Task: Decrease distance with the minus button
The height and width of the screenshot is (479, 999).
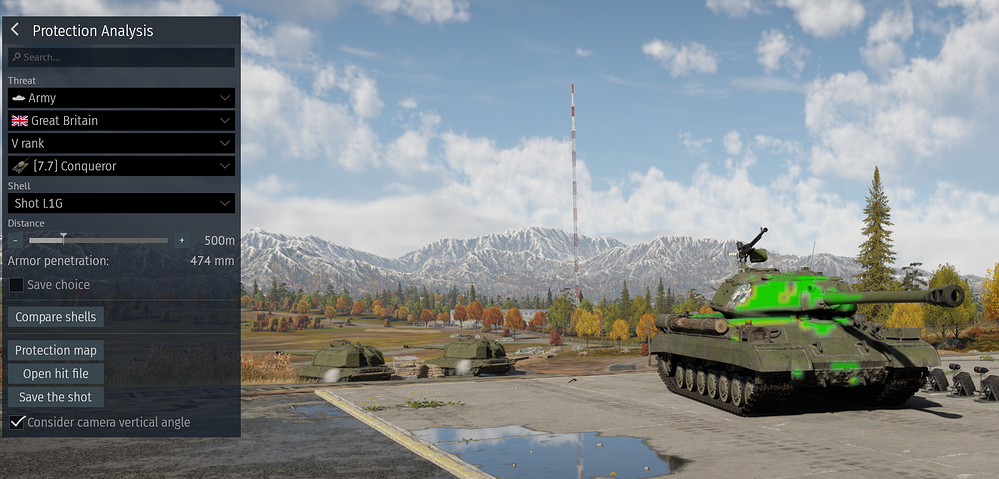Action: [x=16, y=241]
